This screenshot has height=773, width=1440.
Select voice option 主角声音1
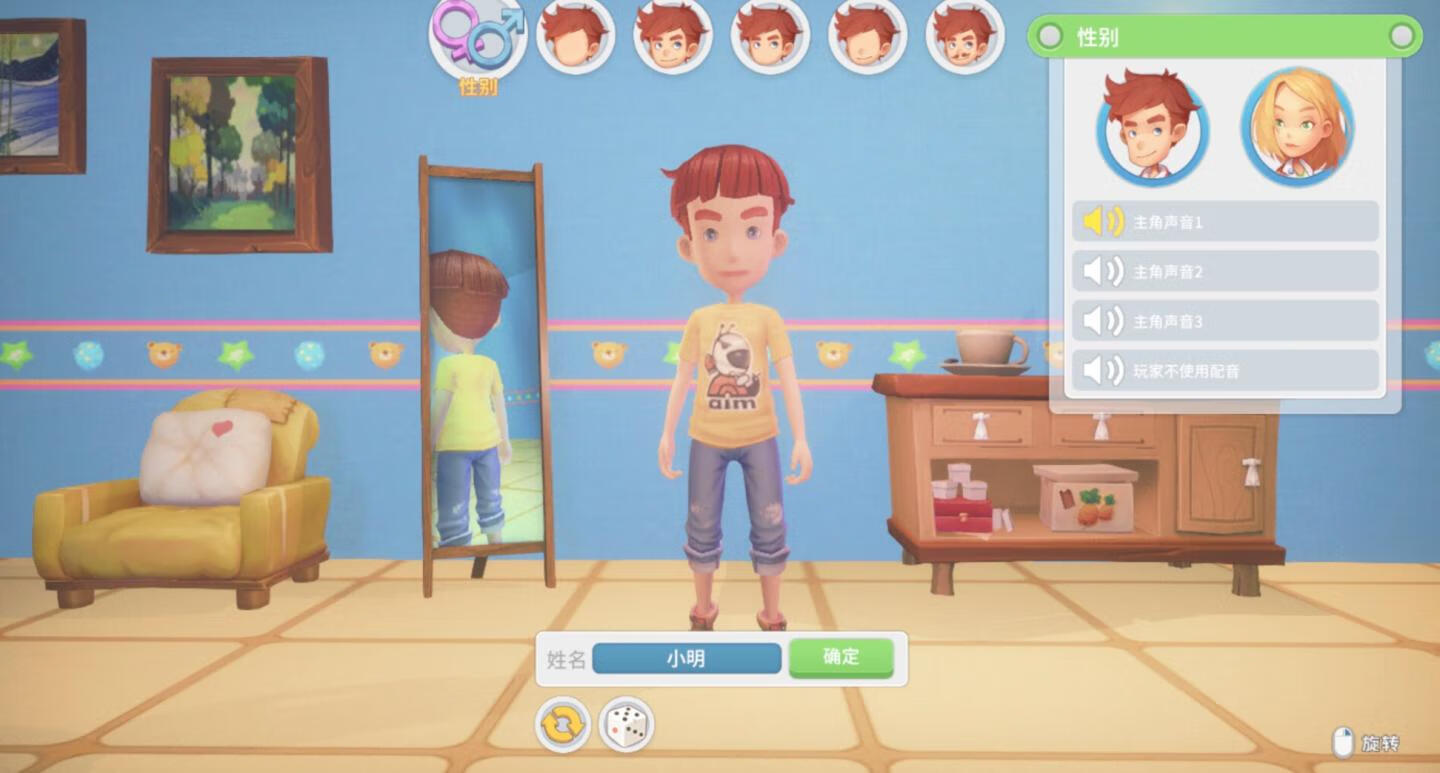point(1225,222)
